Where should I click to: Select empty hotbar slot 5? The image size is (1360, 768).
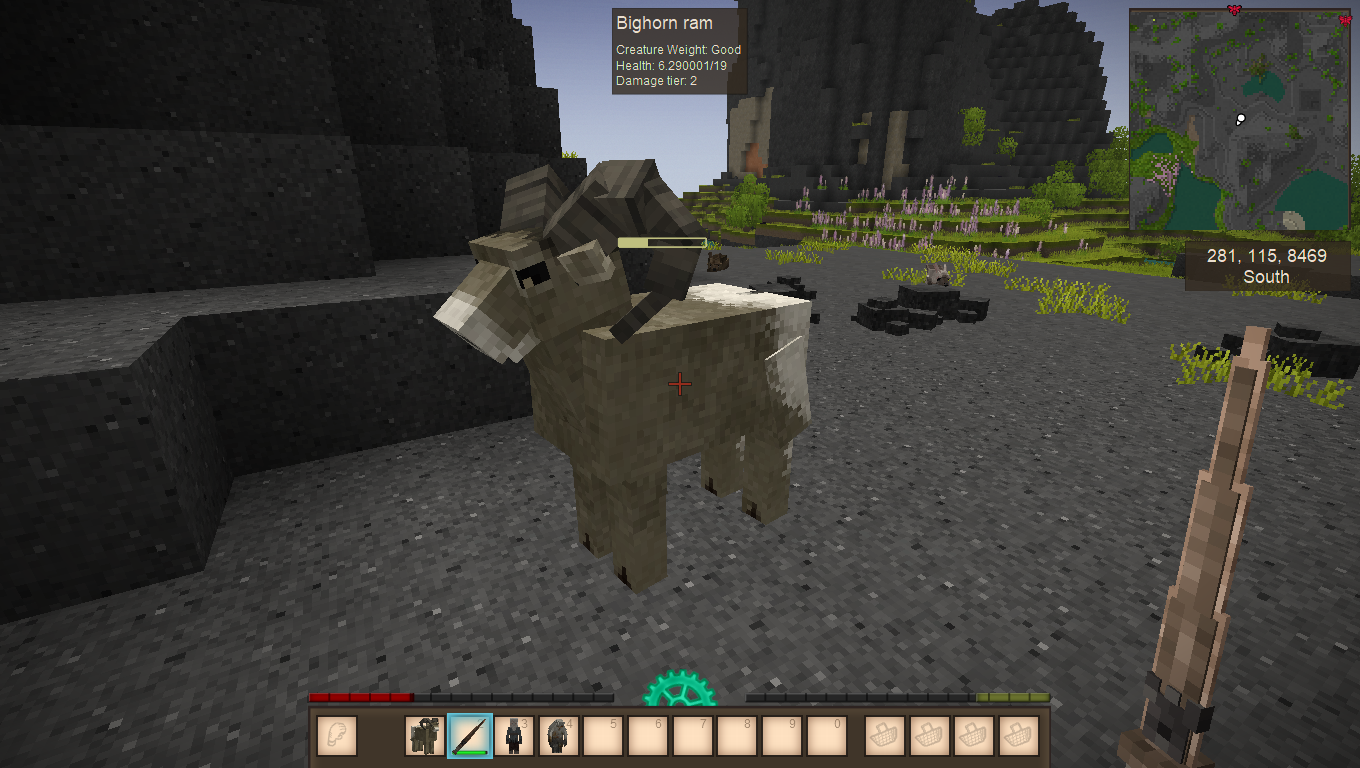604,736
